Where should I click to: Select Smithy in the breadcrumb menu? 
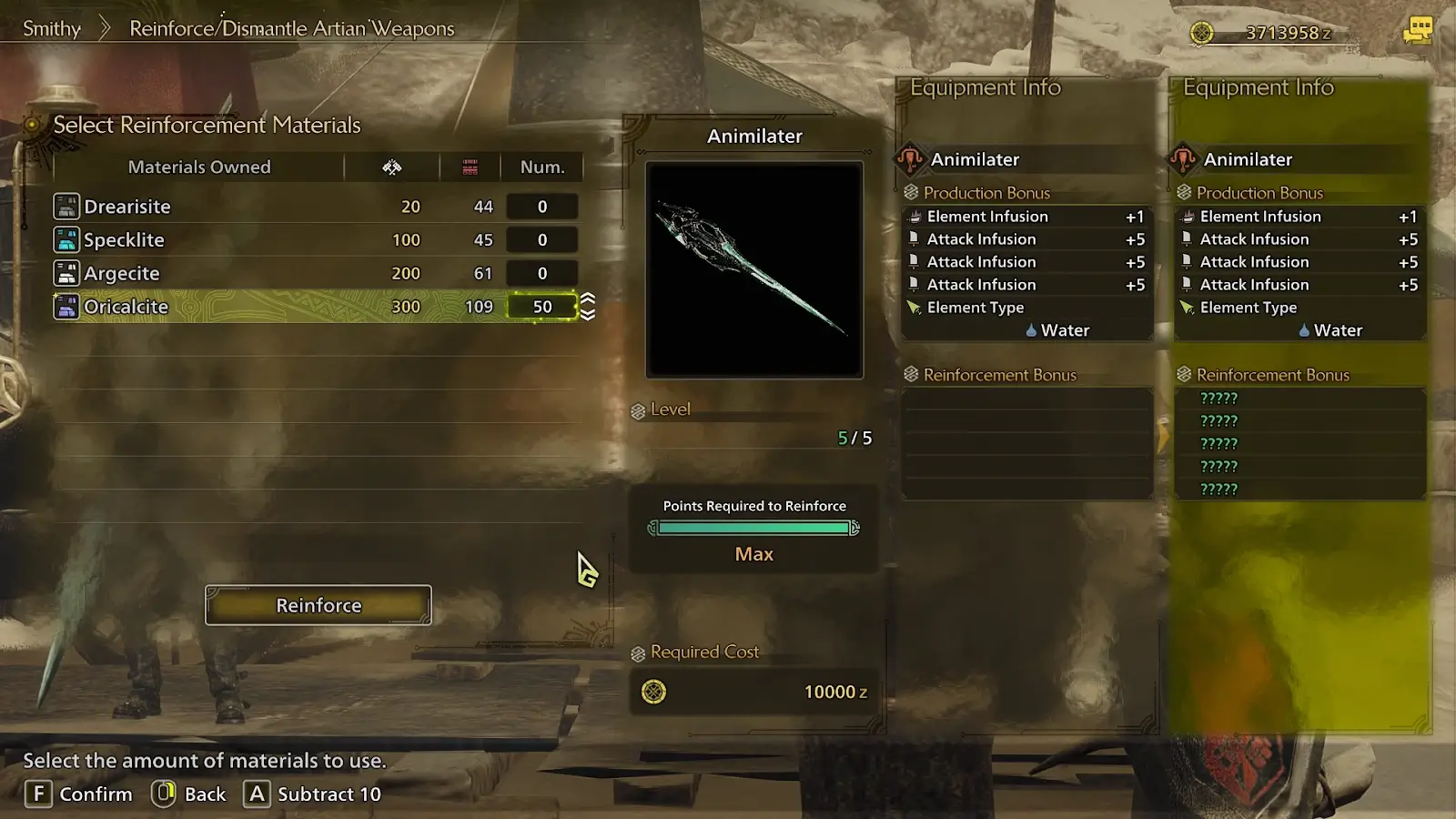tap(51, 28)
